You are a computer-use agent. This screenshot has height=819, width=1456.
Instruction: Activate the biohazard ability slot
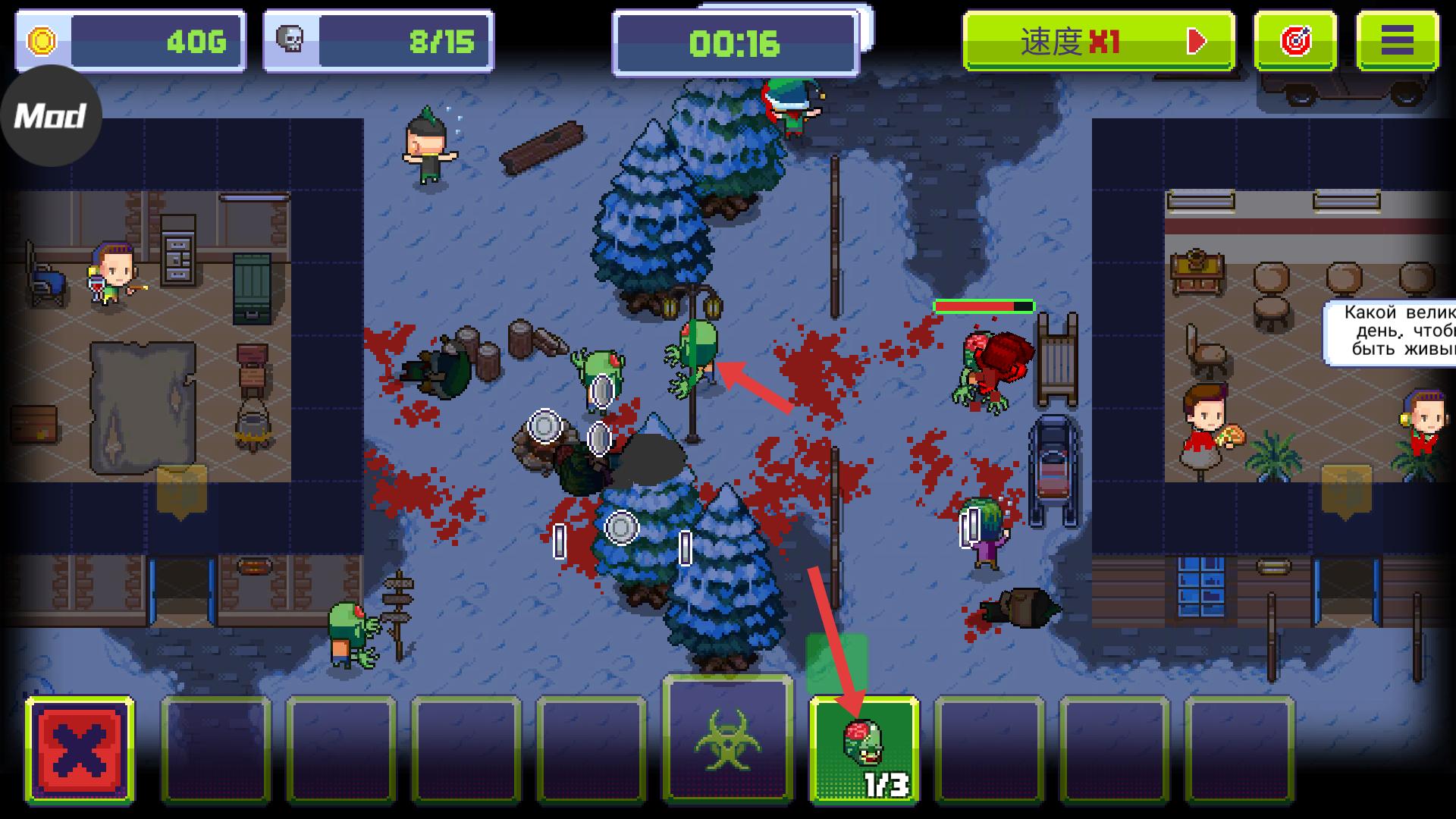pyautogui.click(x=728, y=739)
